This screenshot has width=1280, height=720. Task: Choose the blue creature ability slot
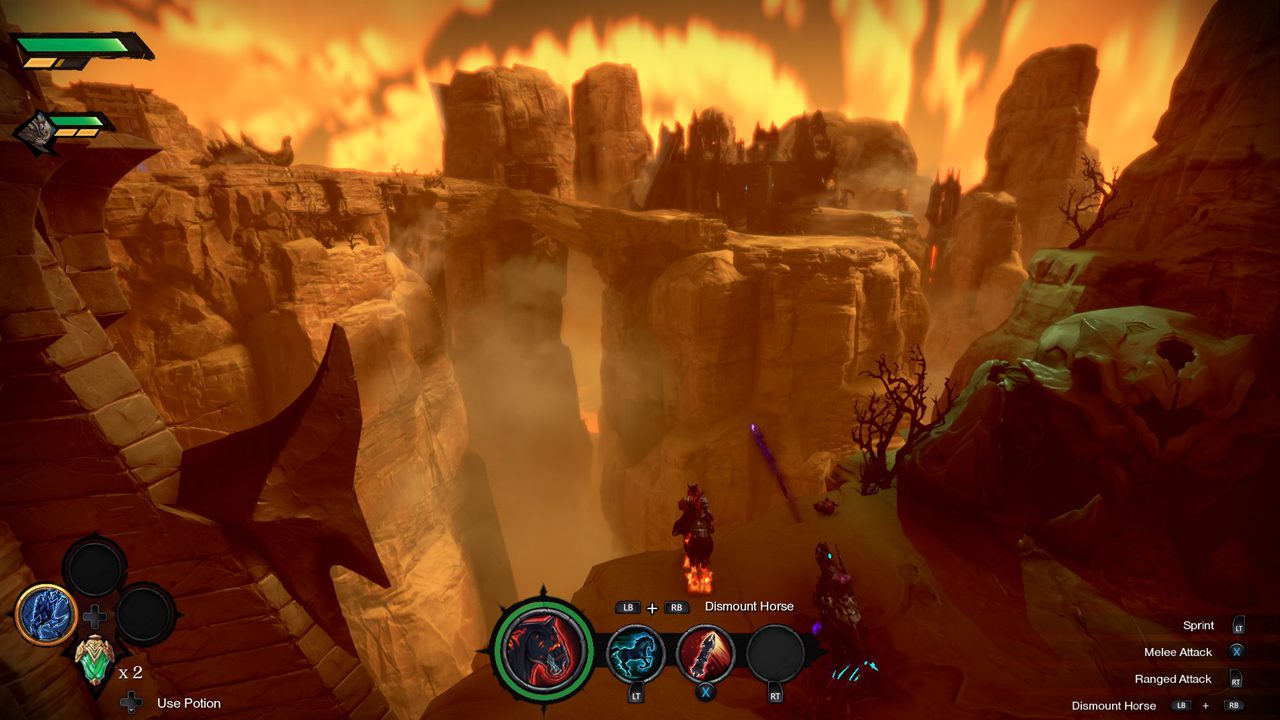(46, 614)
